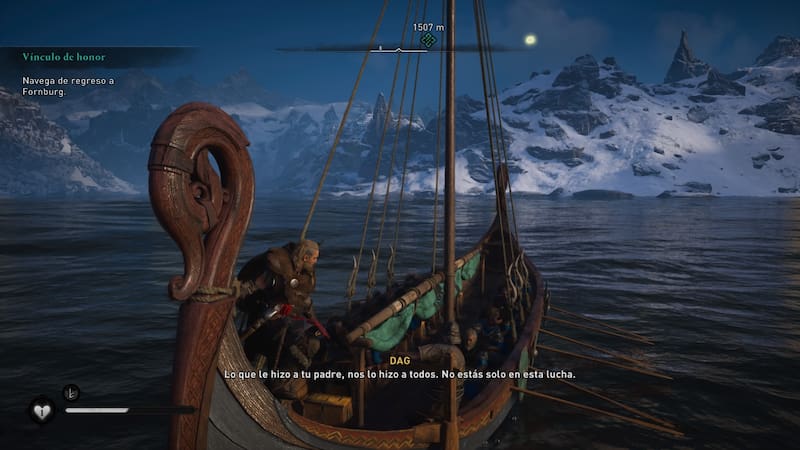Image resolution: width=800 pixels, height=450 pixels.
Task: Click the small round icon above the health bar
Action: [71, 392]
